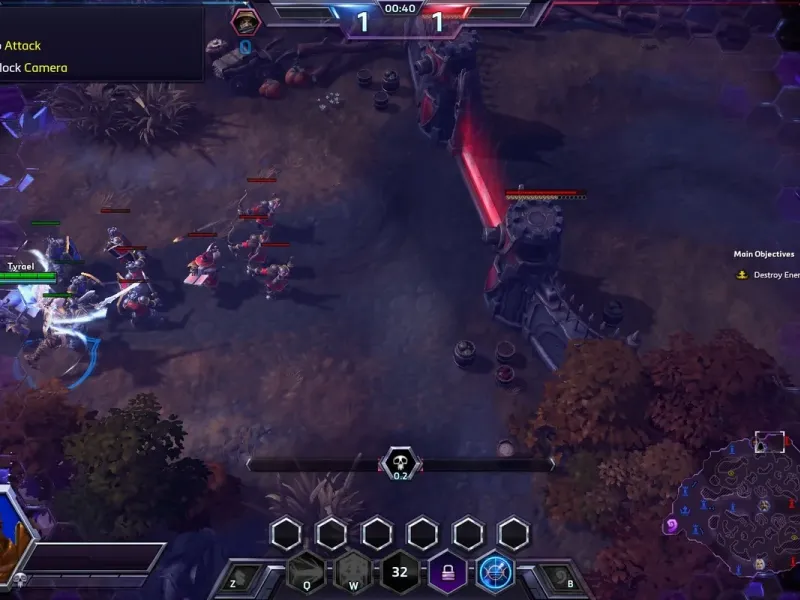This screenshot has width=800, height=600.
Task: Activate the Hearthstone recall B button
Action: [x=556, y=577]
